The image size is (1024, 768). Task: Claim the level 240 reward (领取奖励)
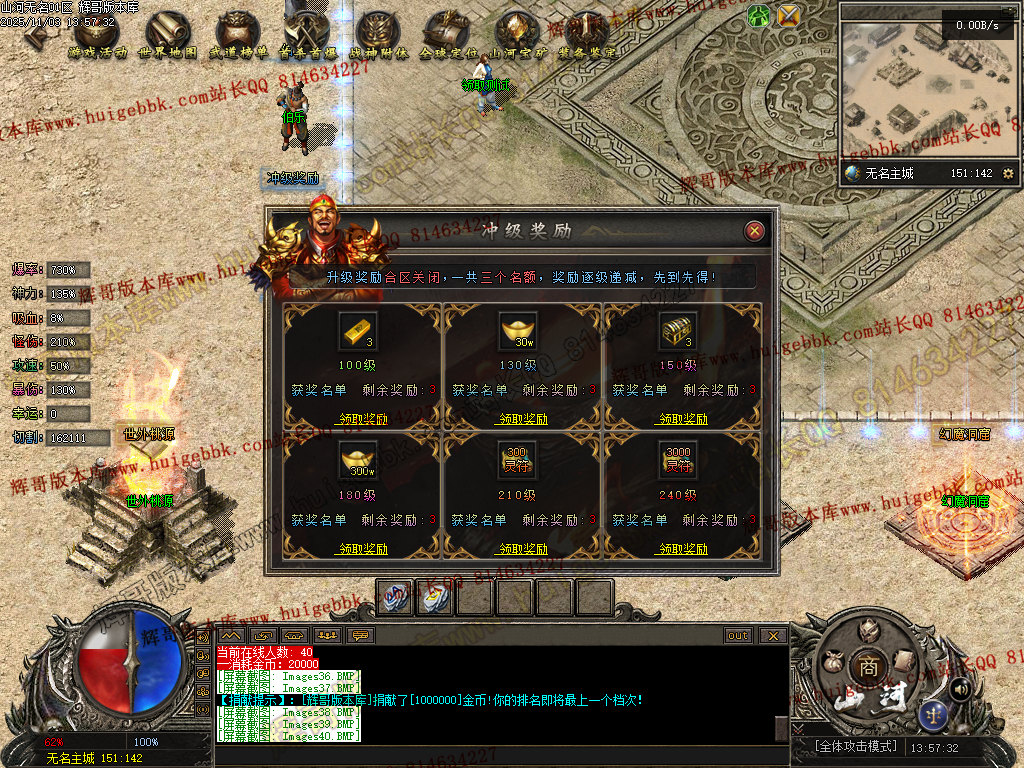pyautogui.click(x=682, y=549)
